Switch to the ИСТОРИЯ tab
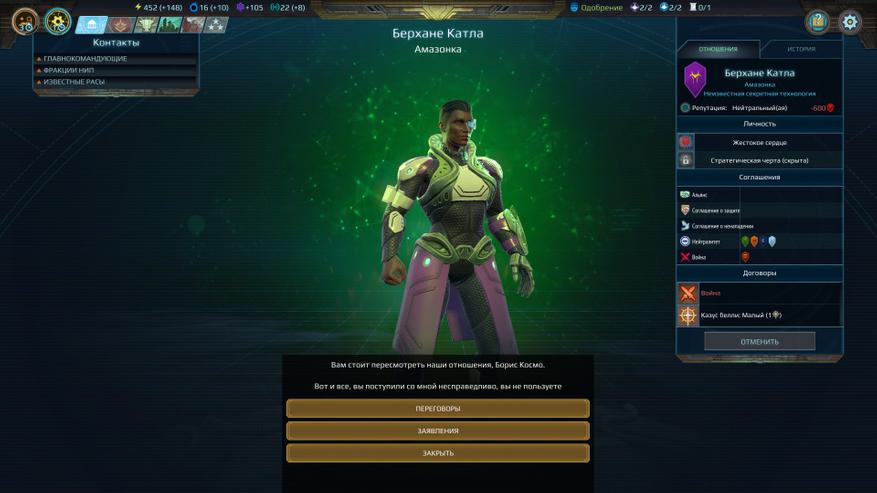Viewport: 877px width, 493px height. point(801,49)
